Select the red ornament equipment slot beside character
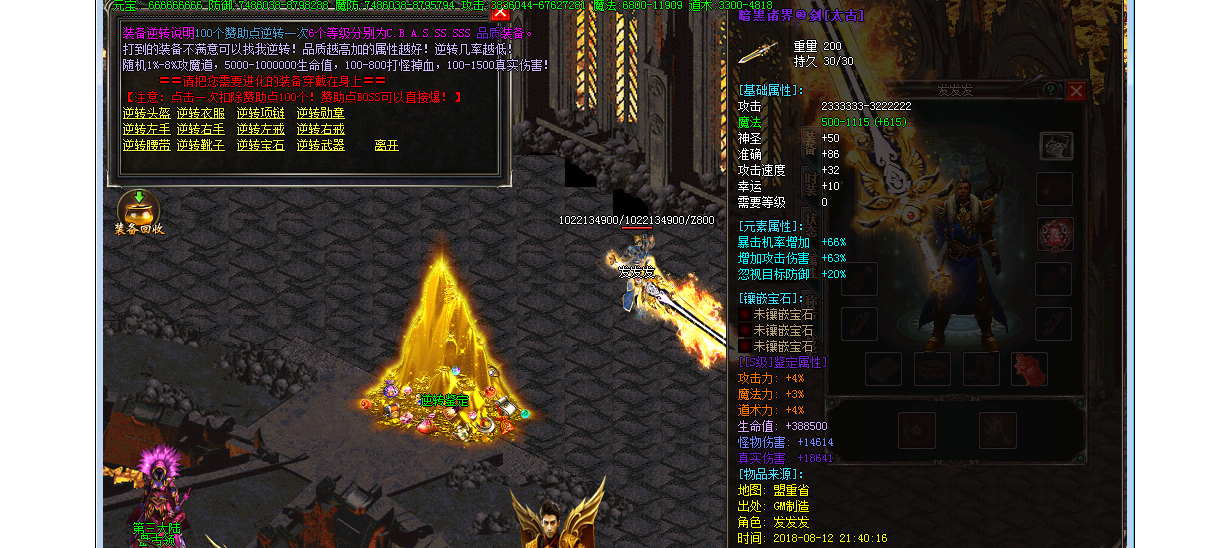 point(1054,234)
